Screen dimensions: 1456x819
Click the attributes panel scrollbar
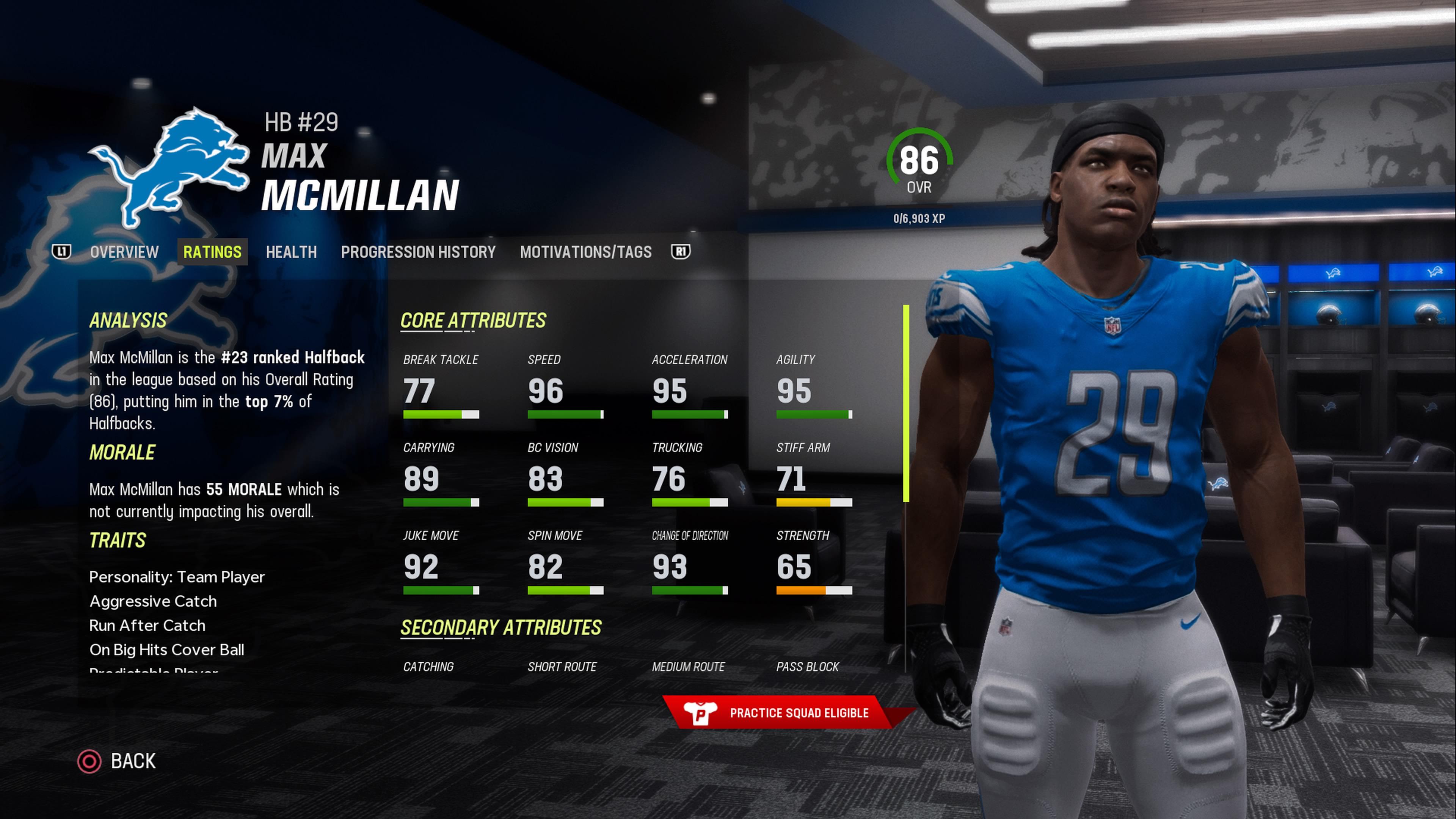pyautogui.click(x=906, y=403)
